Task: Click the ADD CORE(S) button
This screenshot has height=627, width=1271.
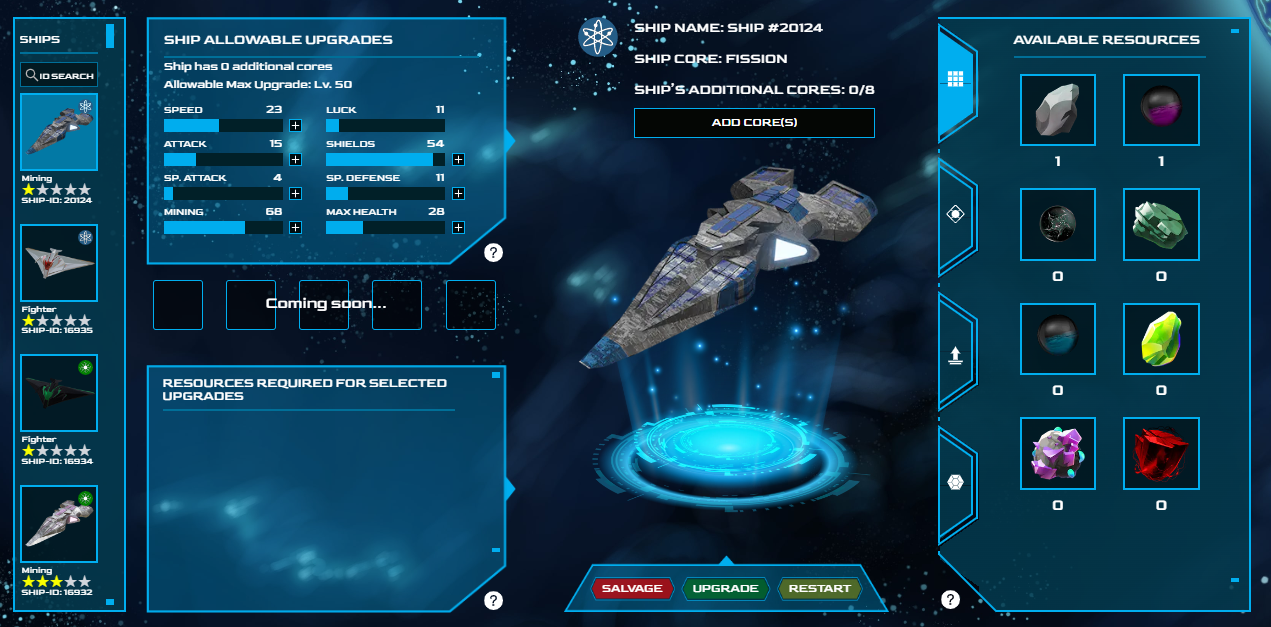Action: click(x=754, y=123)
